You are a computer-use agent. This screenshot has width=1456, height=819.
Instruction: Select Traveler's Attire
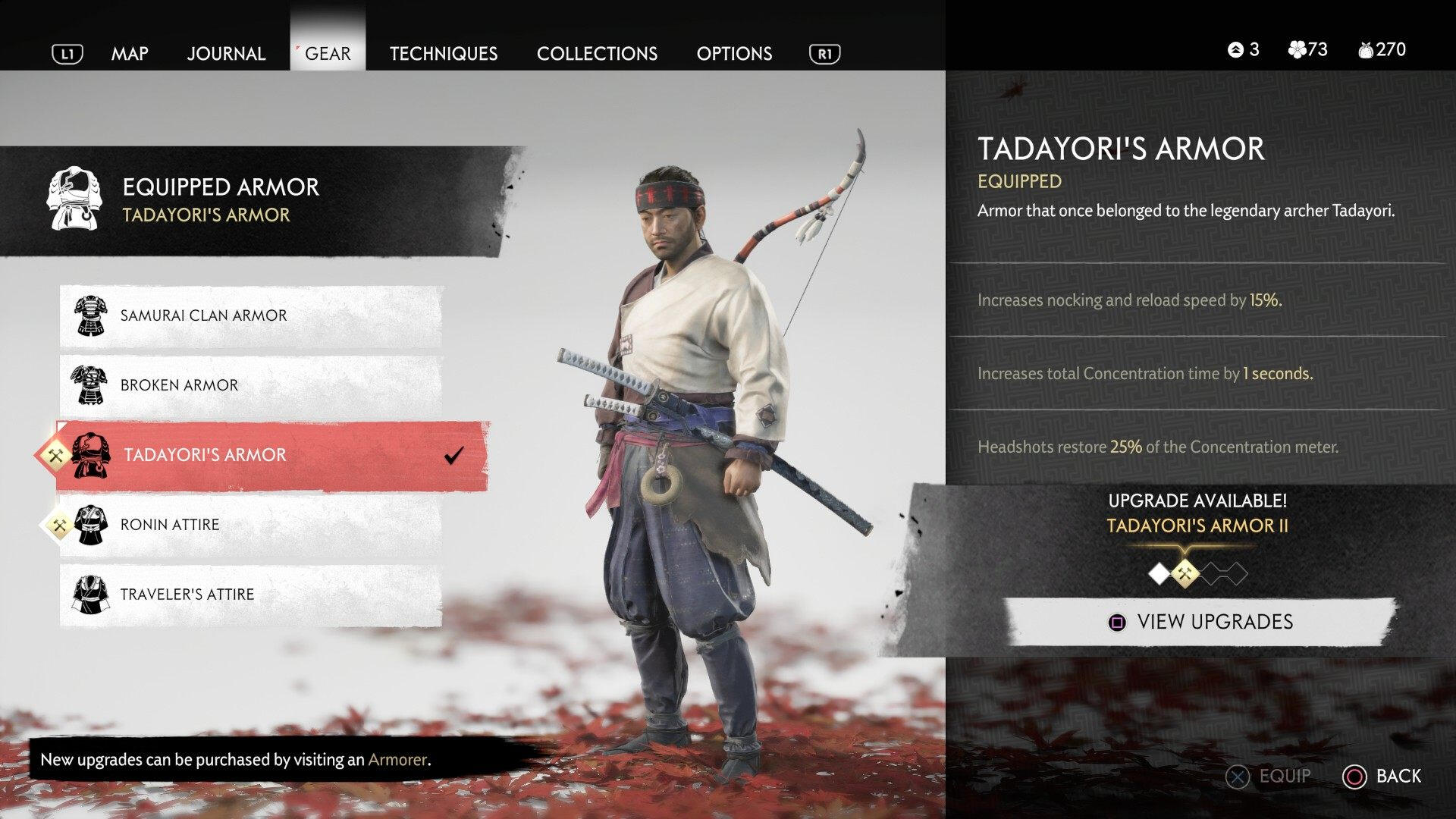point(250,595)
